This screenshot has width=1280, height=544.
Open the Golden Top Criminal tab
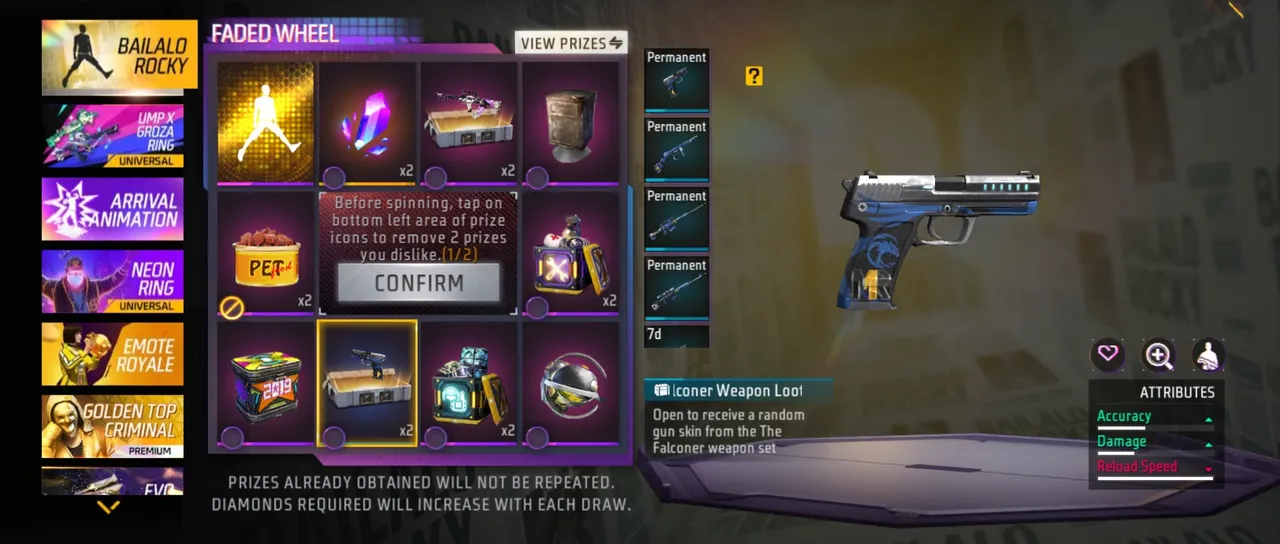[113, 426]
